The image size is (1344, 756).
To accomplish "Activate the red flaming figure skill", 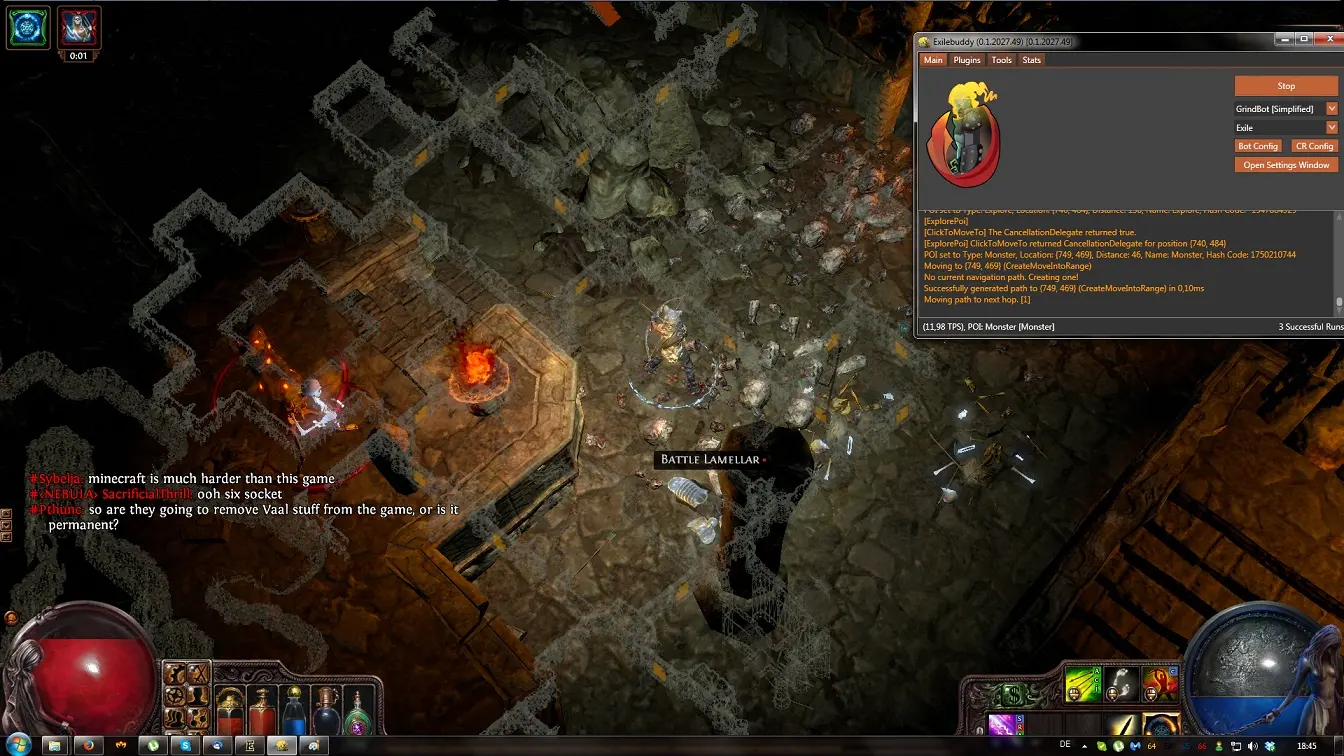I will click(1160, 684).
